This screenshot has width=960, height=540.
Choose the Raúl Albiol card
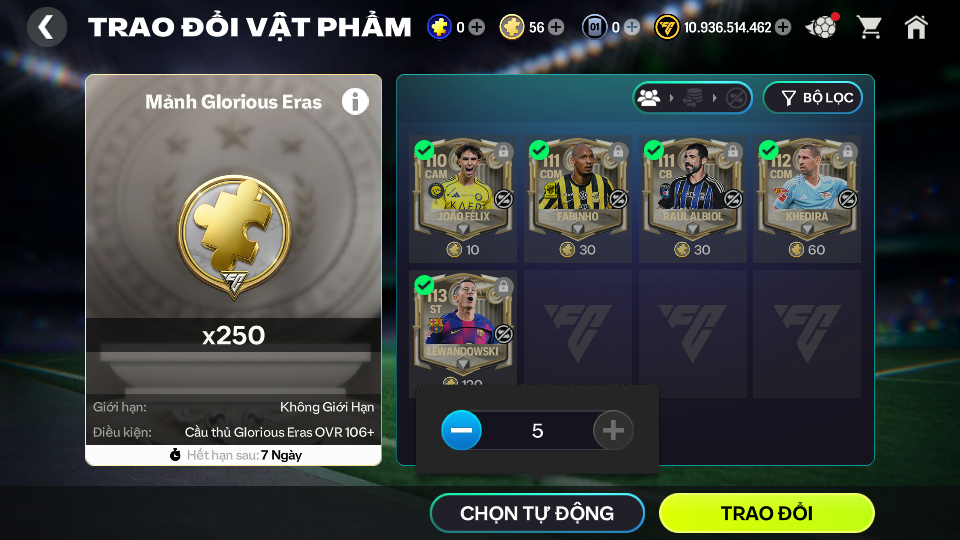click(x=692, y=188)
